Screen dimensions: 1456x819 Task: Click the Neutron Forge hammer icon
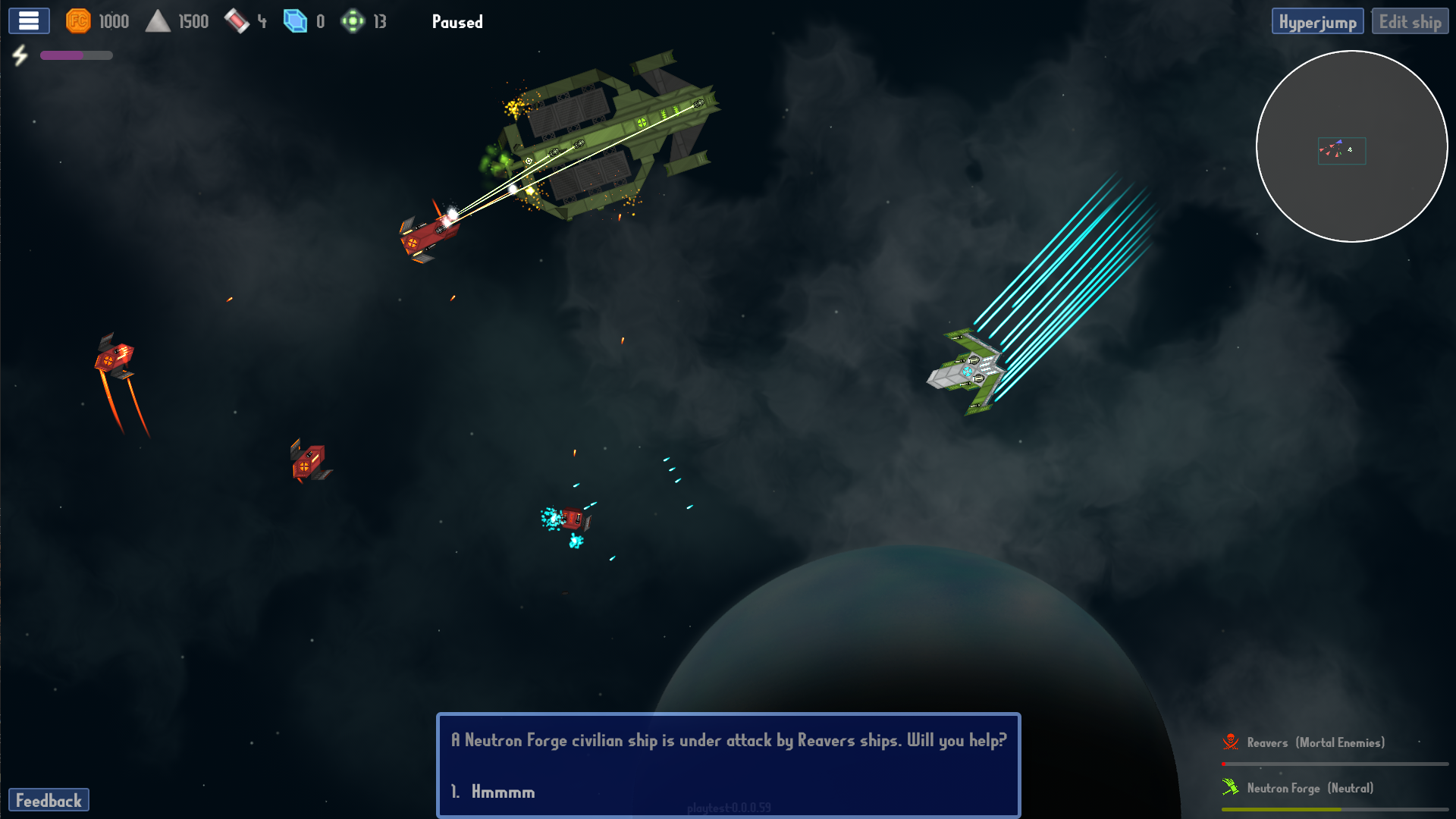pyautogui.click(x=1232, y=787)
